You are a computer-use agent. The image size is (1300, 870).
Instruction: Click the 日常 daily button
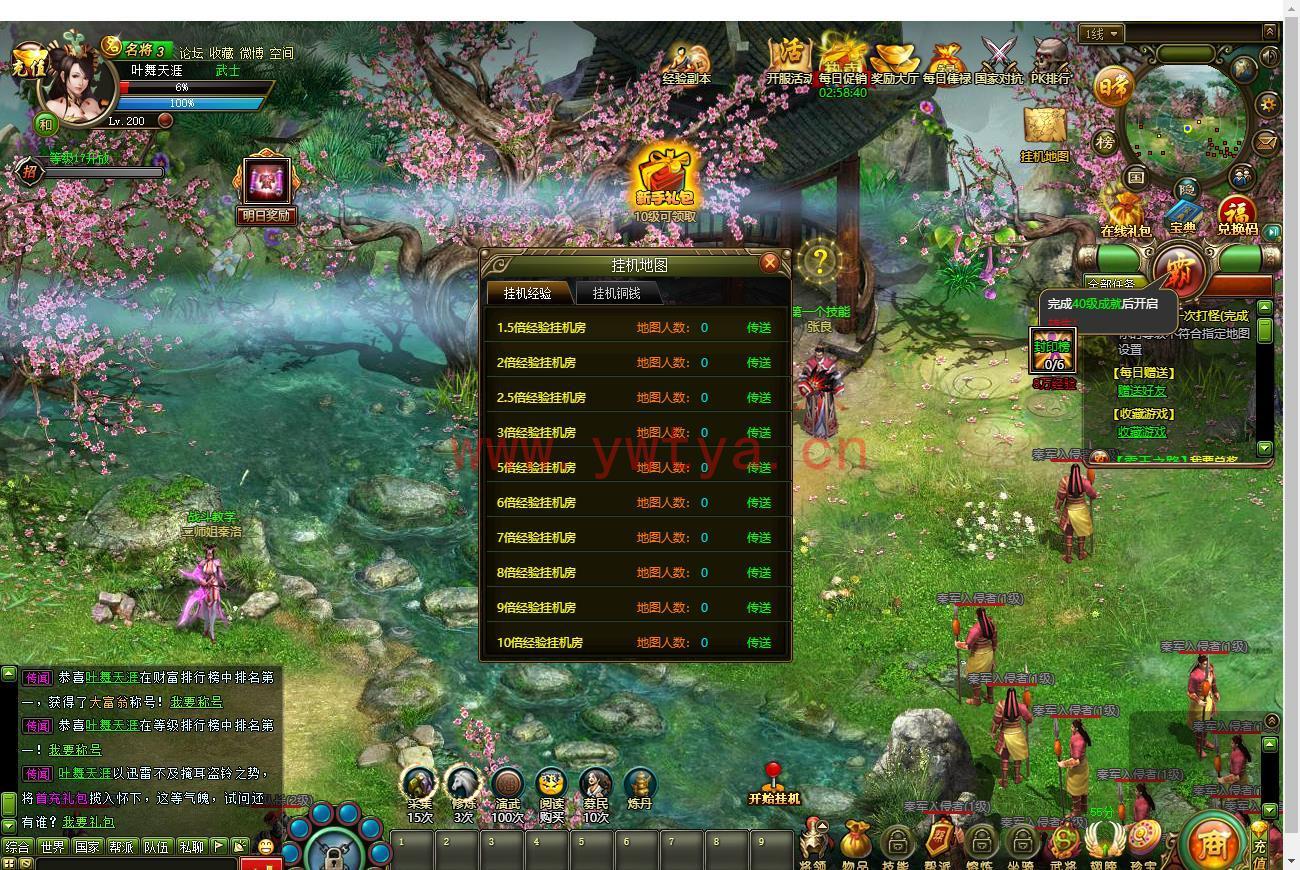(x=1112, y=87)
